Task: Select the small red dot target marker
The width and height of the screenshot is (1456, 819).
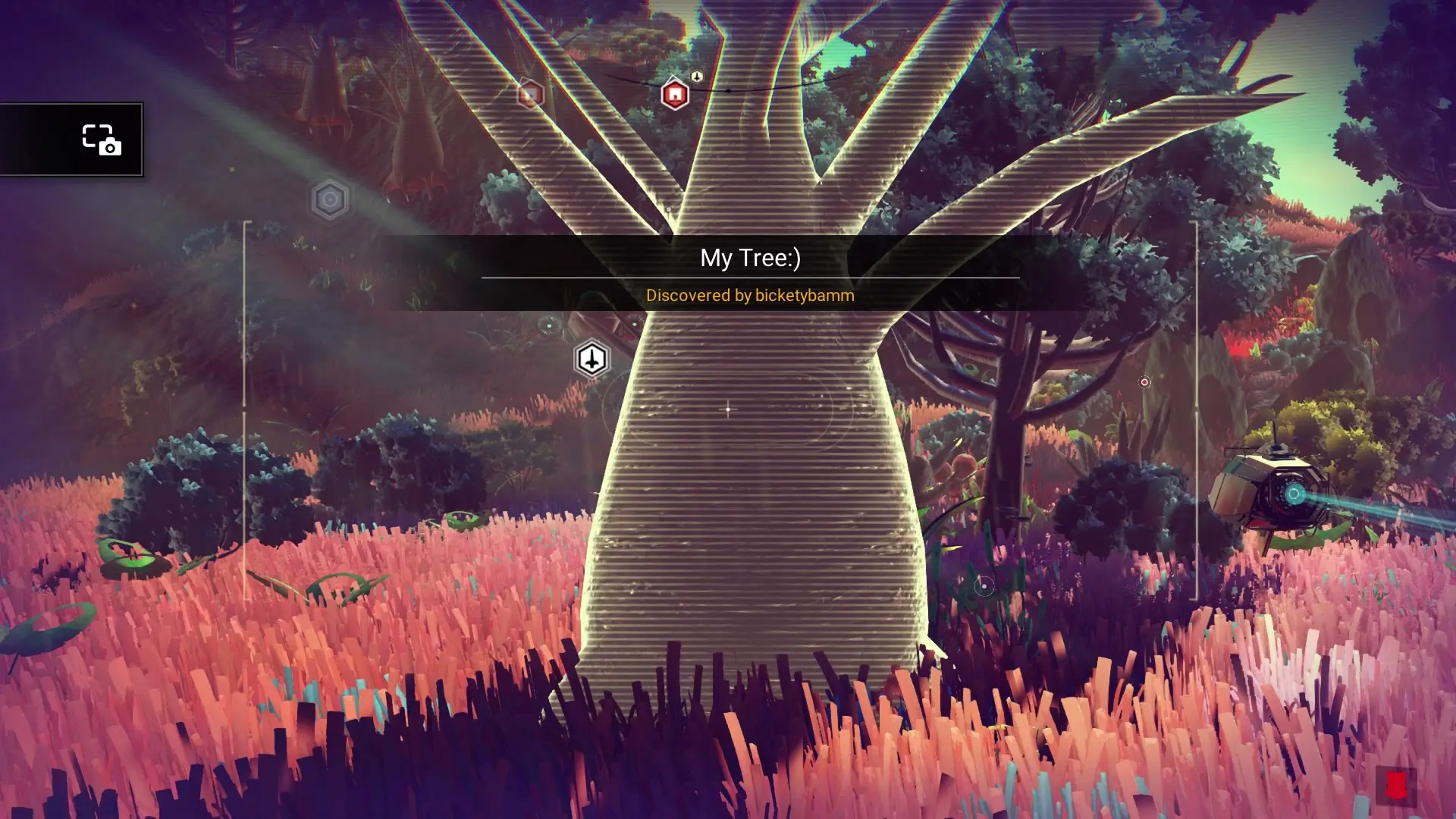Action: pyautogui.click(x=1144, y=382)
